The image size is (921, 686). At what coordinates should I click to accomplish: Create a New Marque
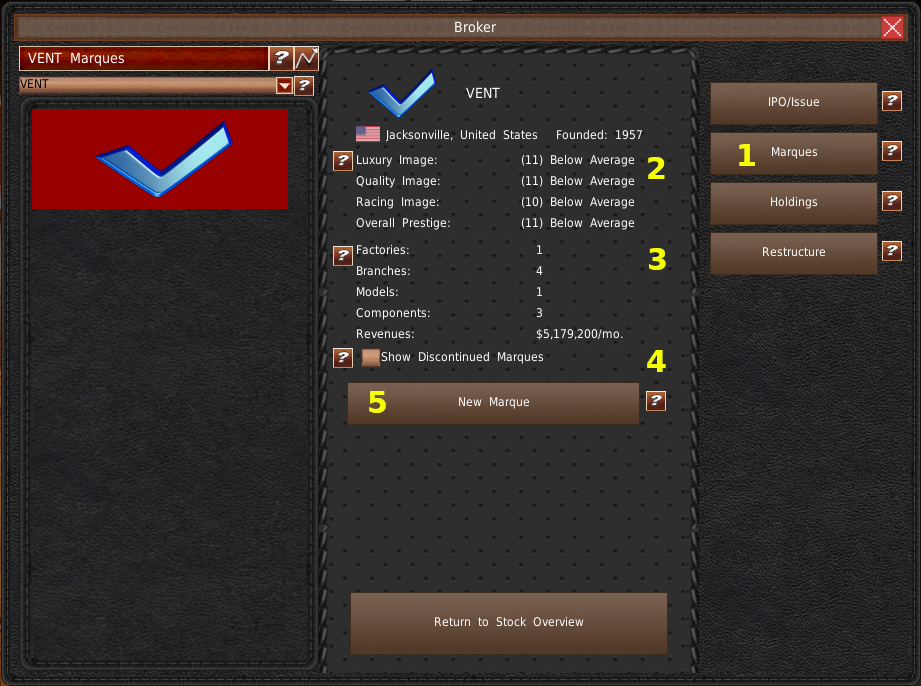(493, 402)
